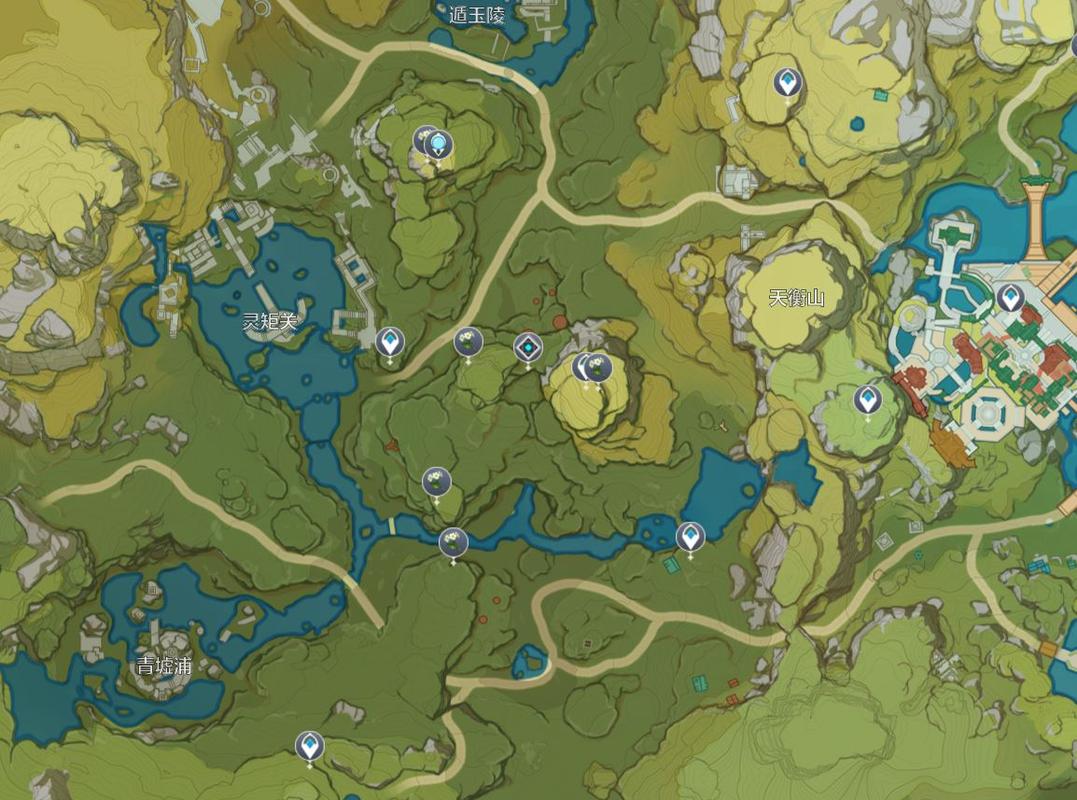Select the flower marker beside the diamond marker
1077x800 pixels.
467,342
